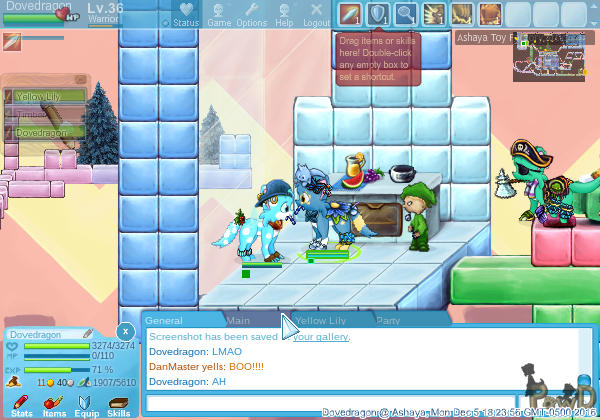
Task: Open the Game menu
Action: point(219,14)
